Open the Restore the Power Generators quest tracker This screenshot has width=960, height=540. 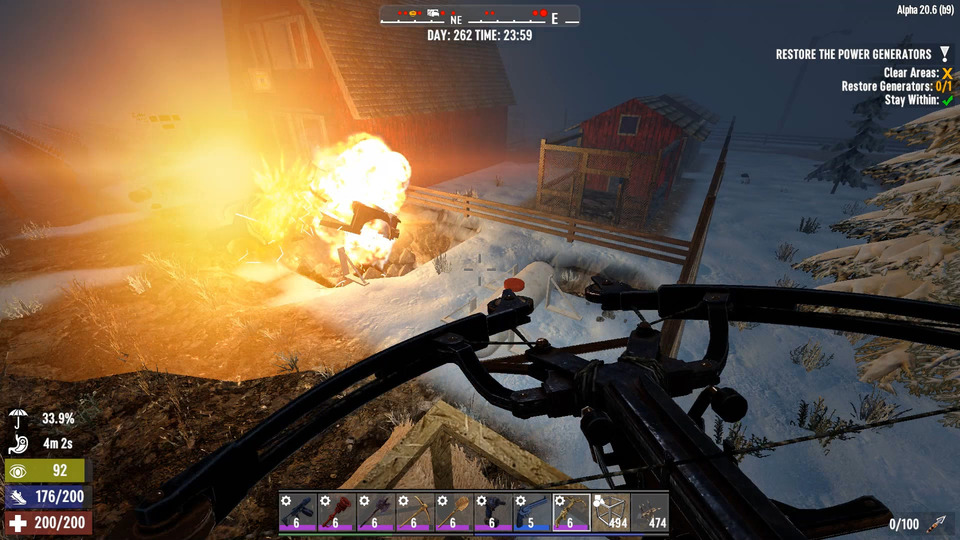pyautogui.click(x=855, y=54)
